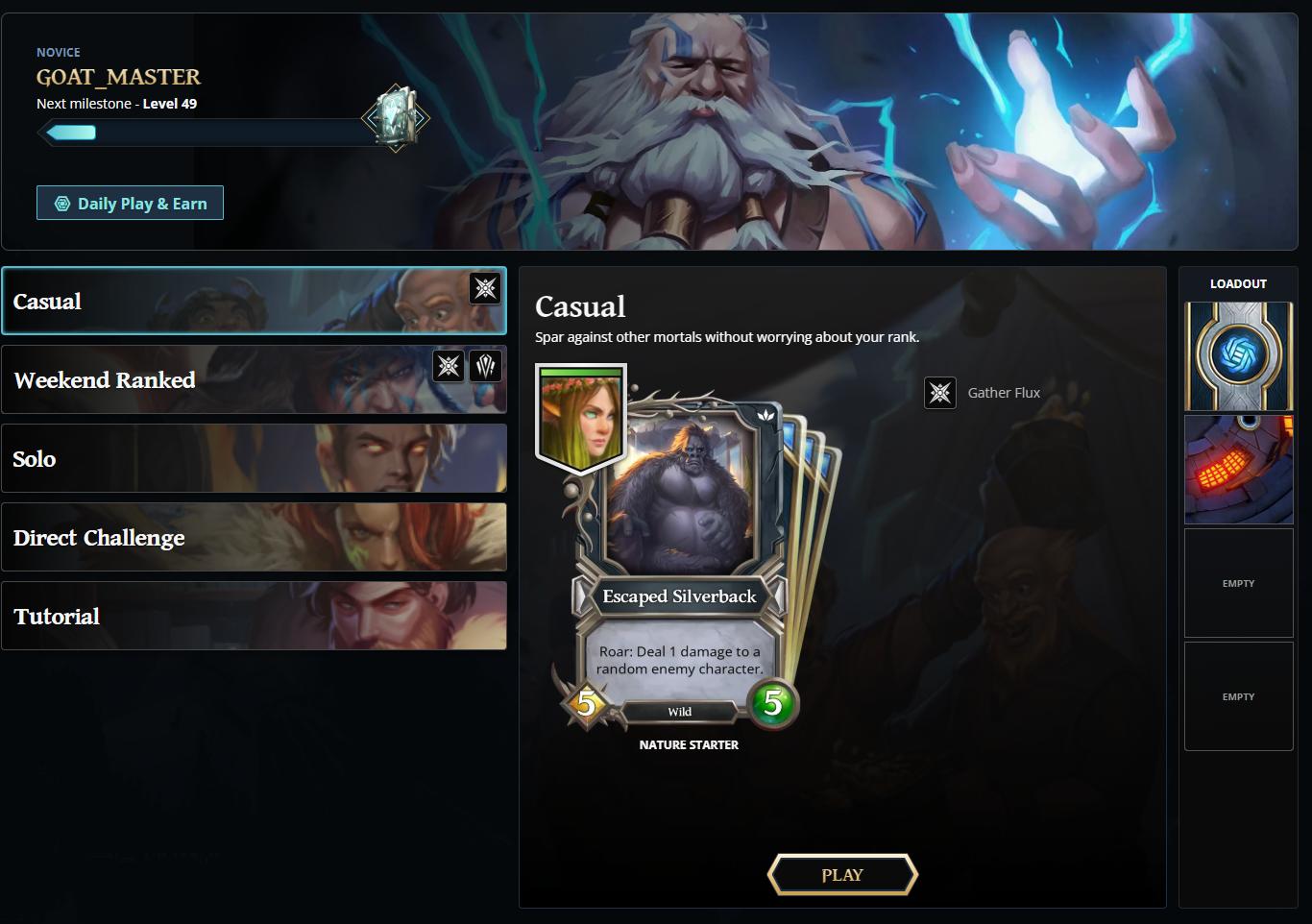Click the Gather Flux icon on the Casual row
Image resolution: width=1312 pixels, height=924 pixels.
485,289
